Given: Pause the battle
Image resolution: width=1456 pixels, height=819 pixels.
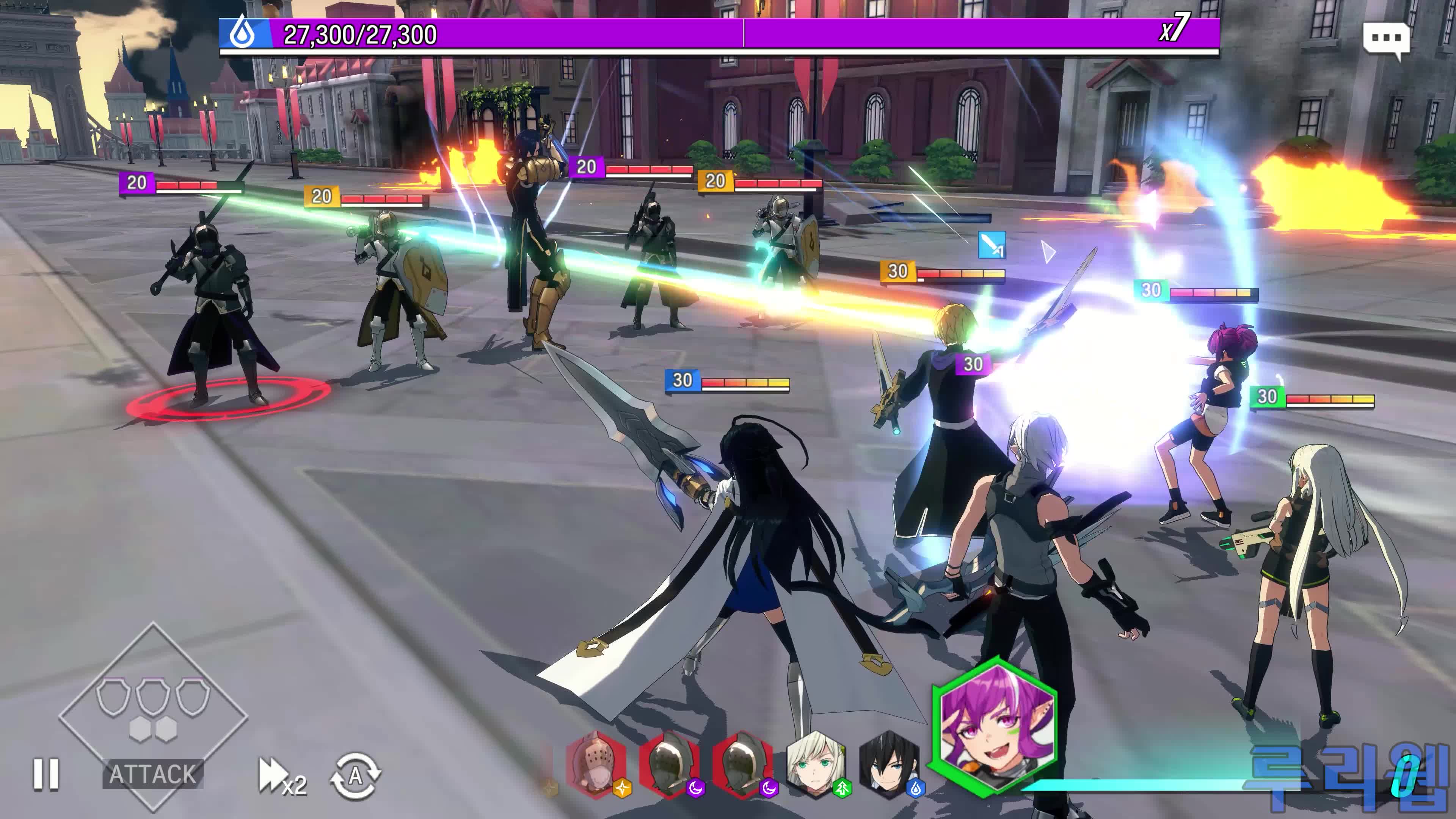Looking at the screenshot, I should click(46, 773).
